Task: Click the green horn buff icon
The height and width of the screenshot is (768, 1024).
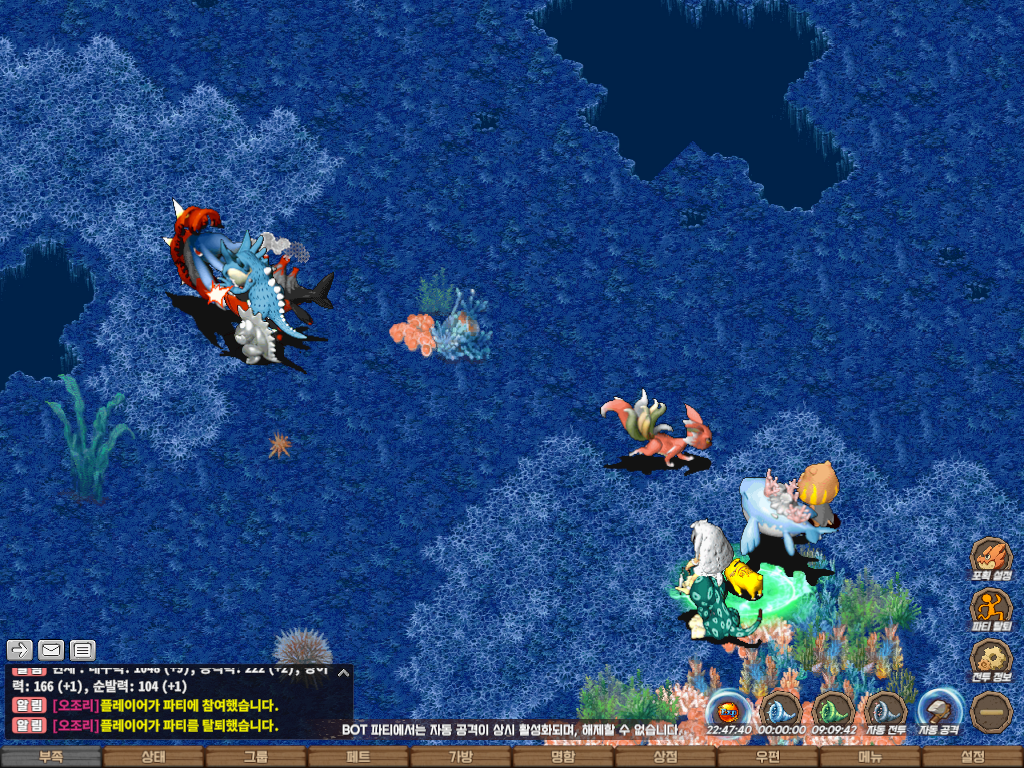Action: 832,710
